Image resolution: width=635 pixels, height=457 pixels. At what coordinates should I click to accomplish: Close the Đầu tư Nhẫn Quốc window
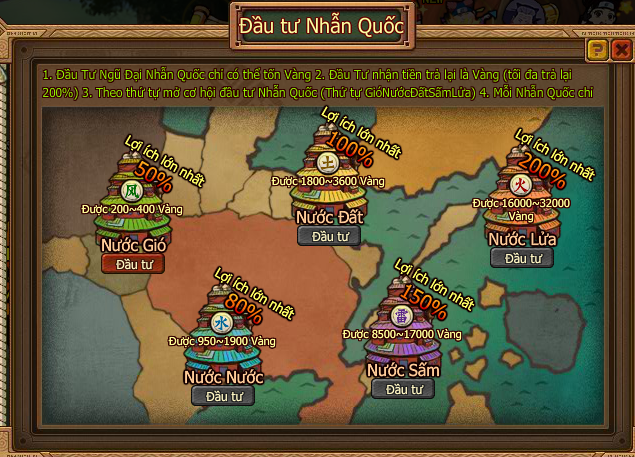pos(621,49)
